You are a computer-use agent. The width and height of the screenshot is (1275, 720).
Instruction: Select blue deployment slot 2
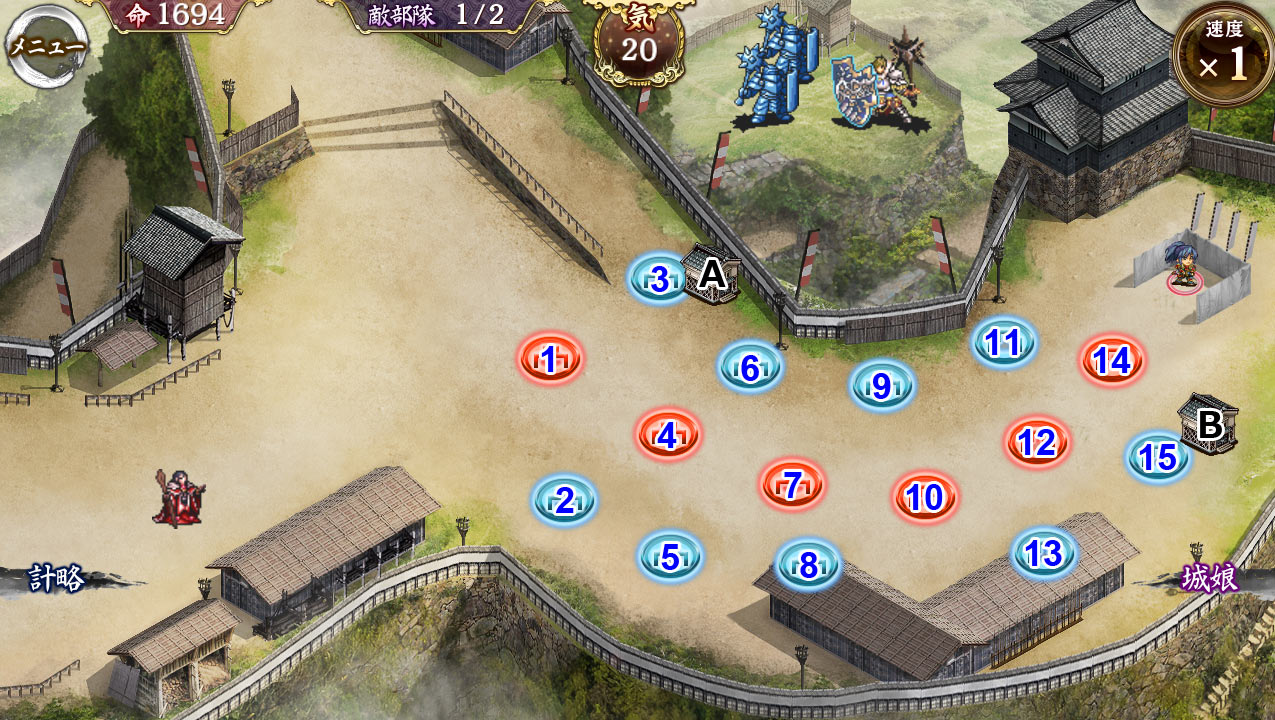pos(565,500)
